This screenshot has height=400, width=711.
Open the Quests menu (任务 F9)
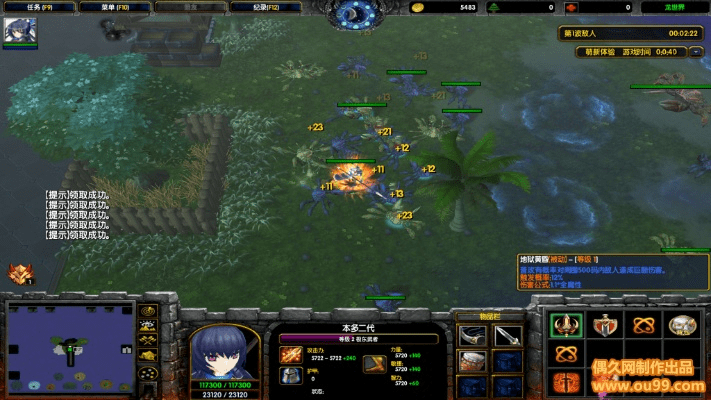pyautogui.click(x=40, y=7)
